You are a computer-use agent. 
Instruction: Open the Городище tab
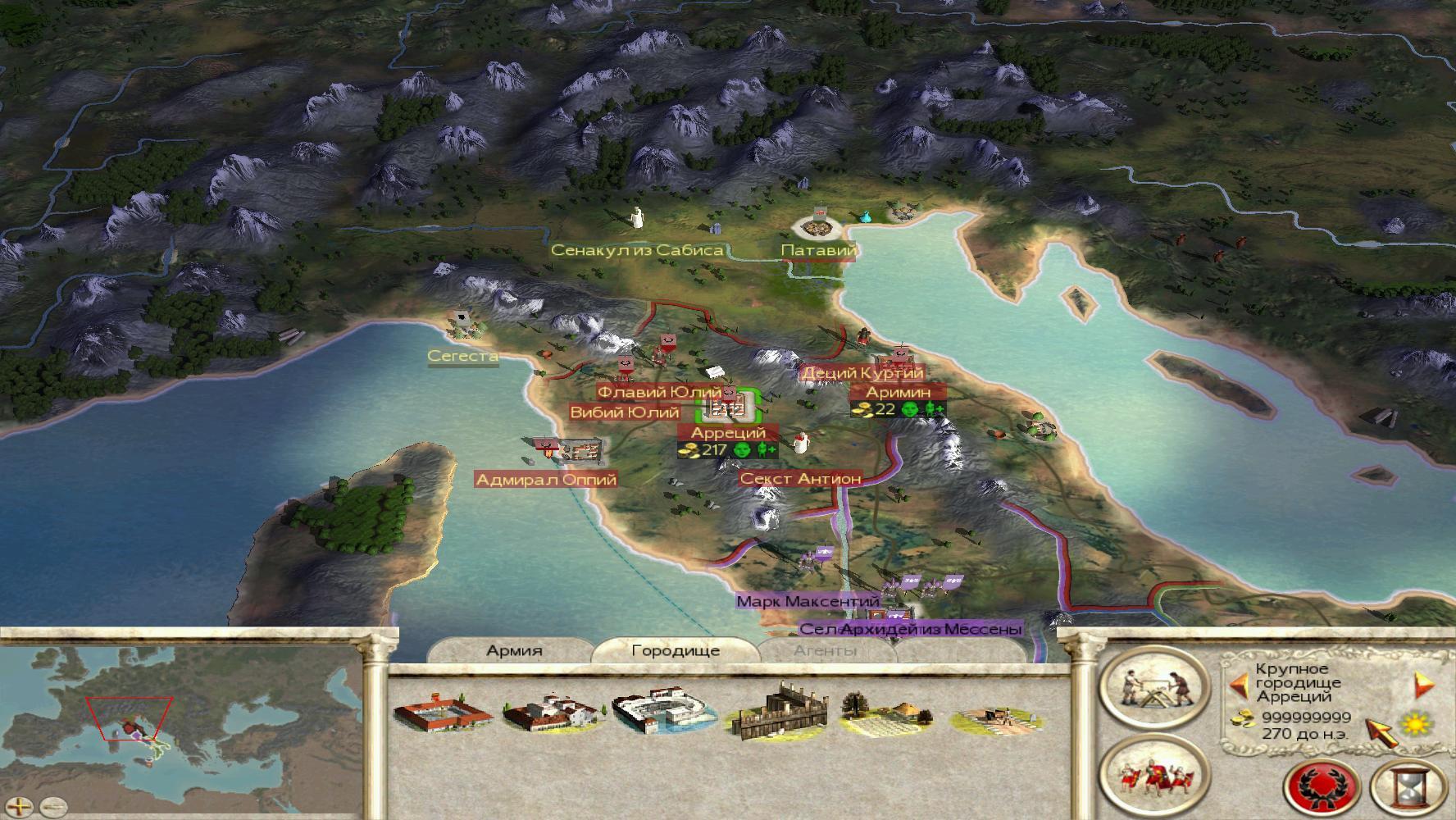pyautogui.click(x=675, y=651)
